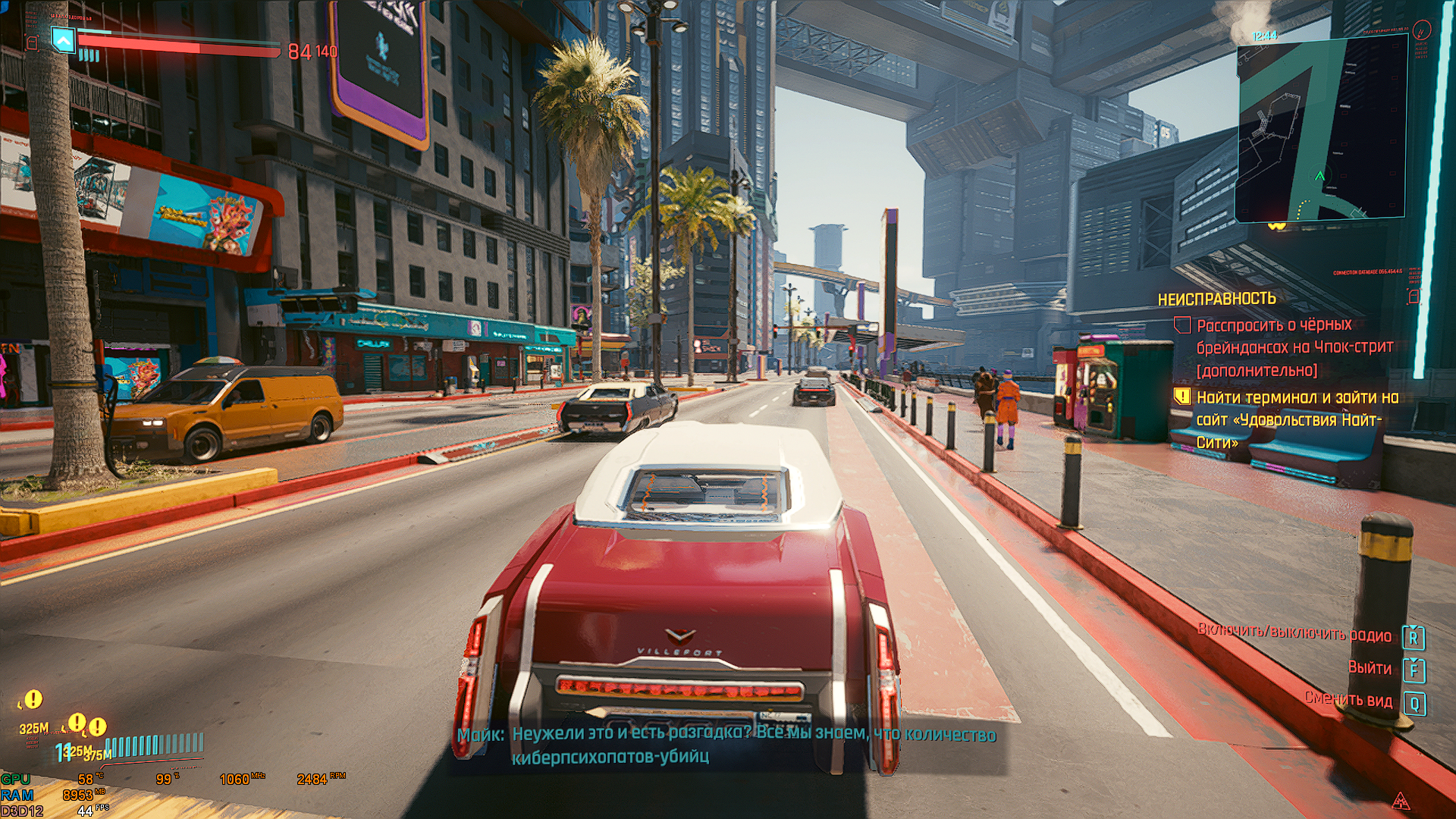Open the city minimap
Screen dimensions: 1456x819
click(1320, 130)
